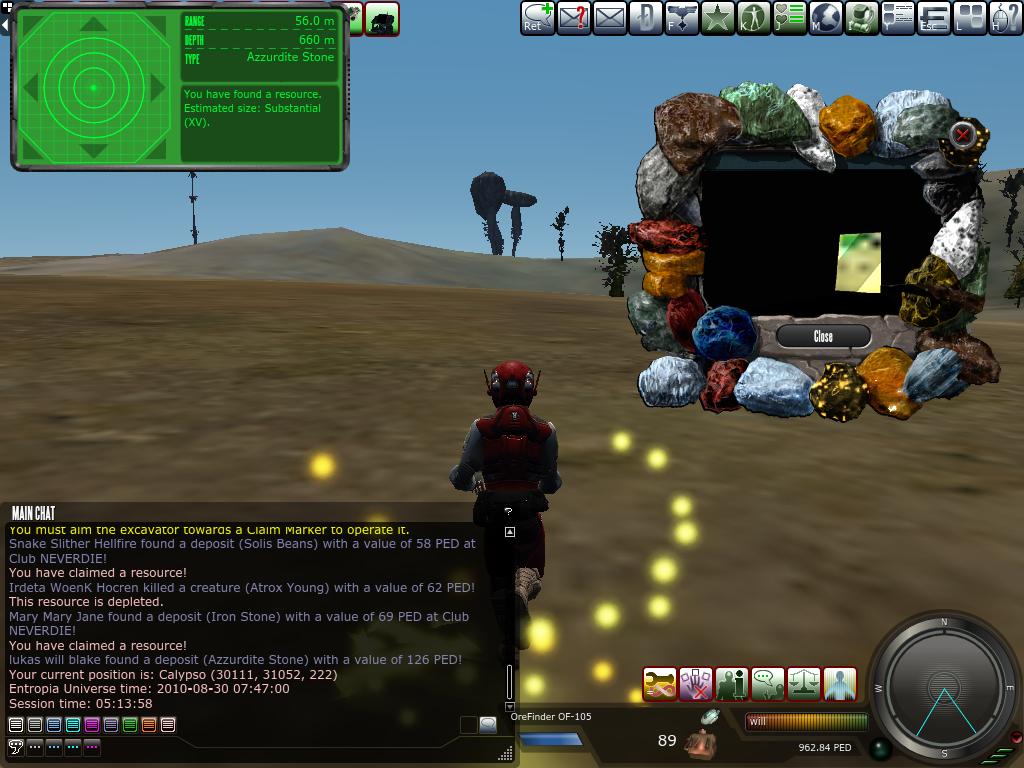This screenshot has height=768, width=1024.
Task: Open the mail icon with the red question mark
Action: pyautogui.click(x=574, y=18)
